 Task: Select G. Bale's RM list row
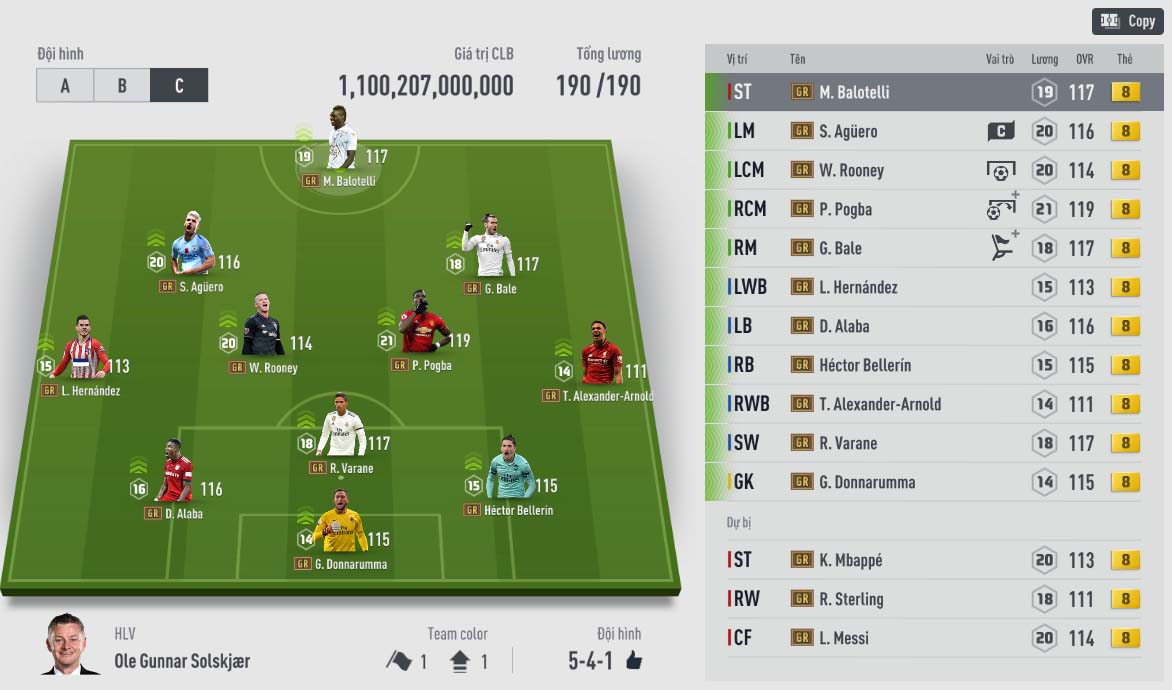925,248
